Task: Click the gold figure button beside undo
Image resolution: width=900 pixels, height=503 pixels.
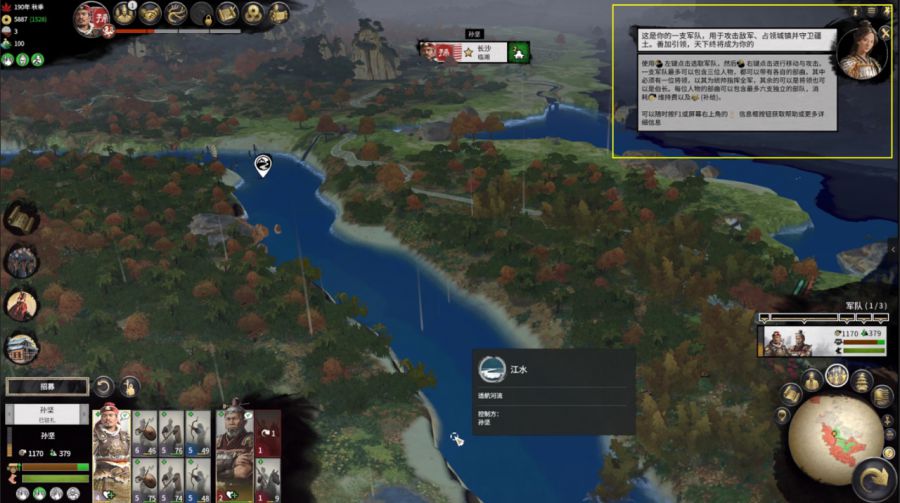Action: pyautogui.click(x=130, y=386)
